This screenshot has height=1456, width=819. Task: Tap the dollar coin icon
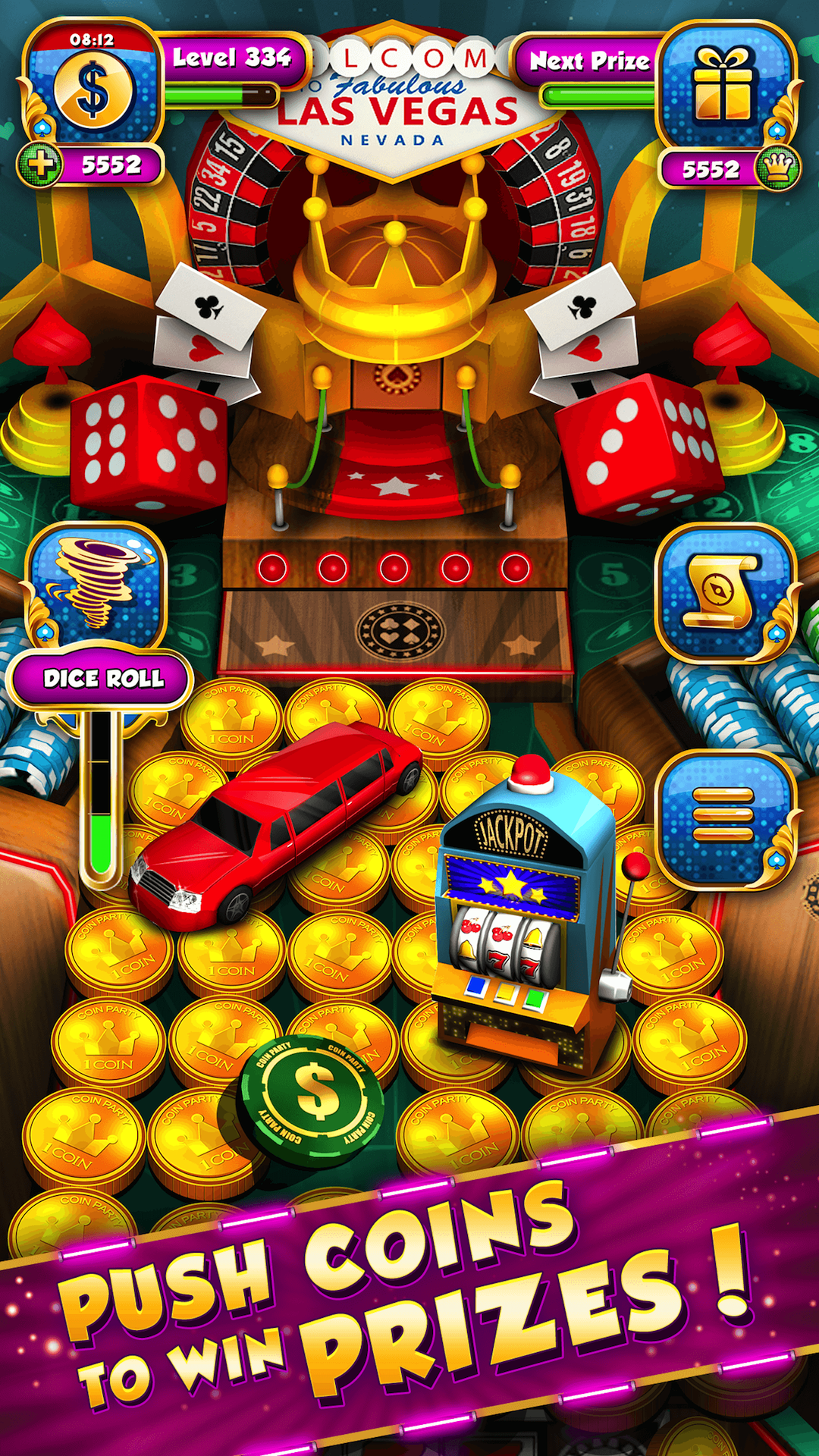coord(93,93)
